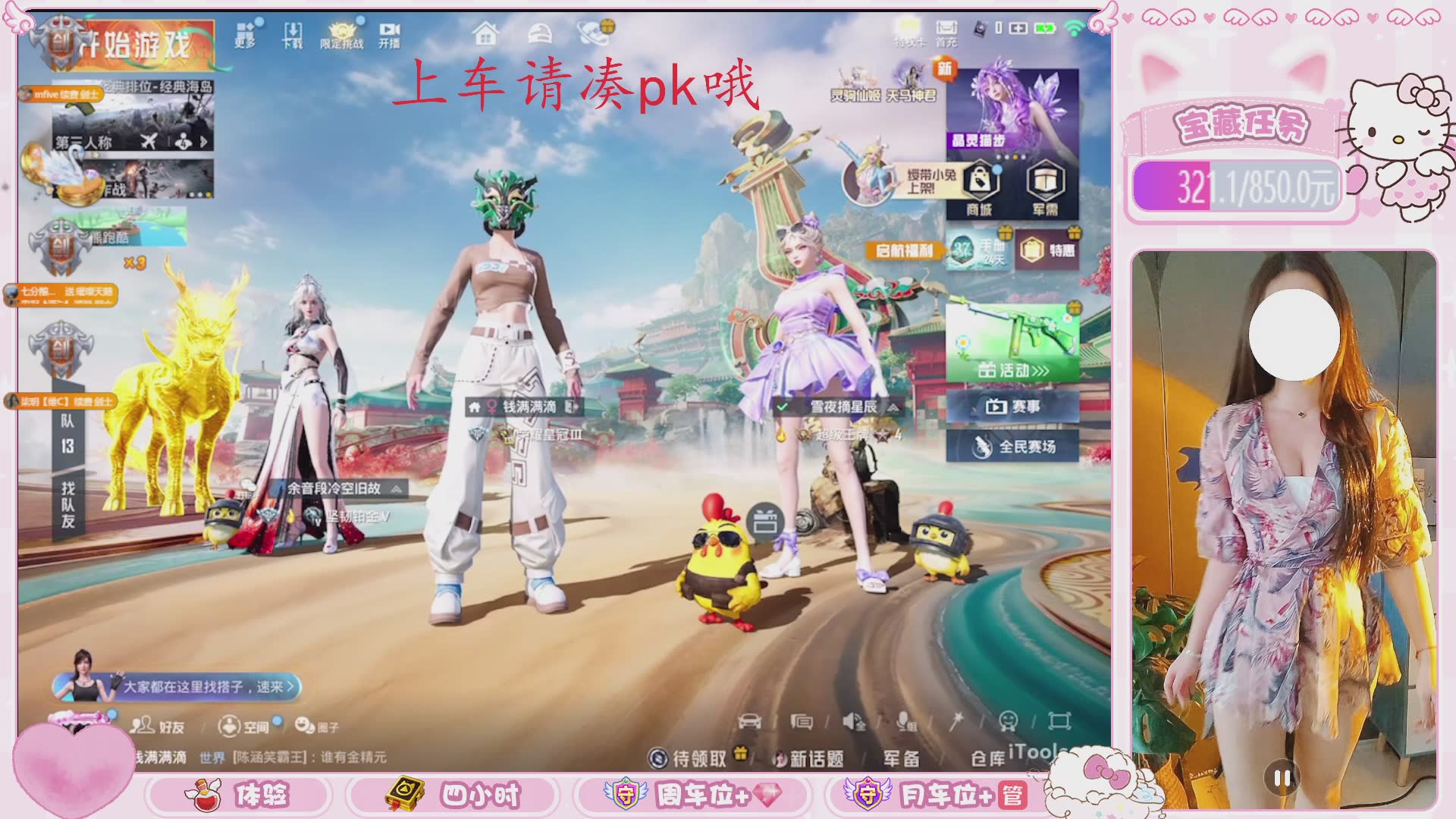Open the 商城 shop
This screenshot has height=819, width=1456.
click(x=980, y=190)
